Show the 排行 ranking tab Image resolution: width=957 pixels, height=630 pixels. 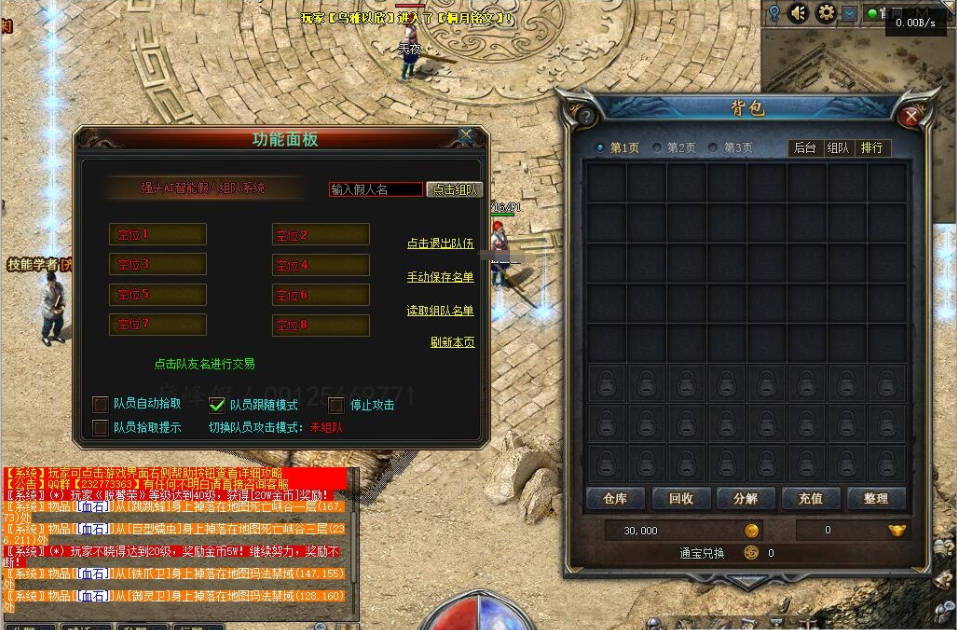click(x=872, y=148)
